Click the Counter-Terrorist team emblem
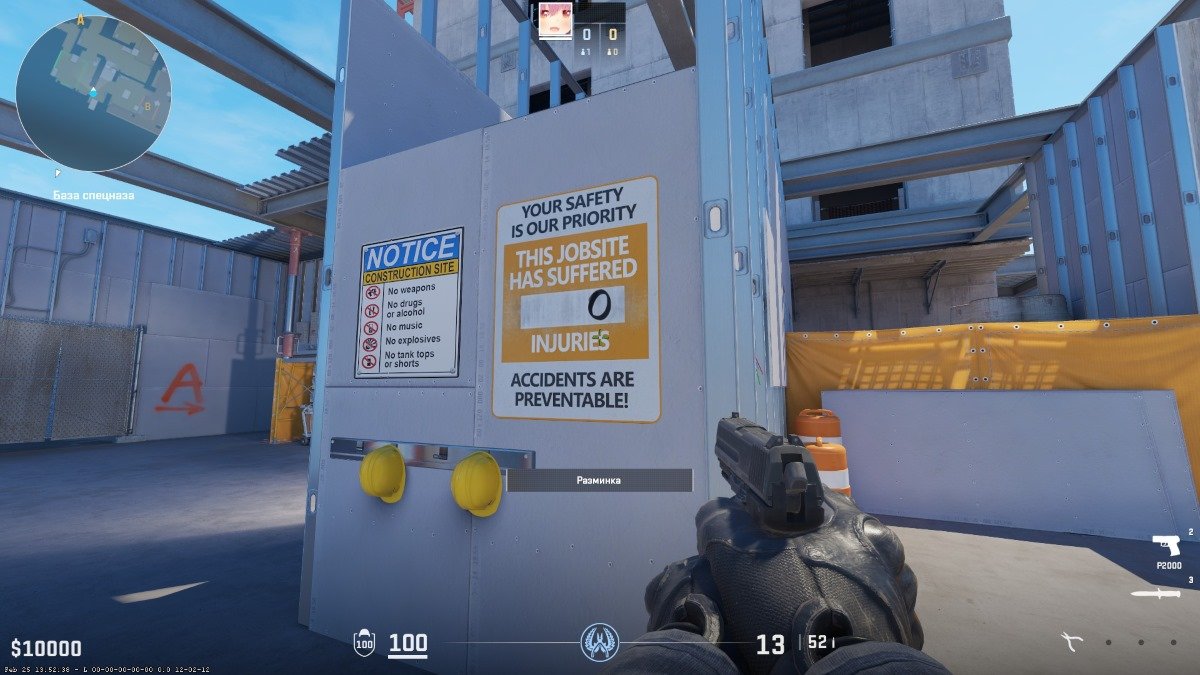 600,642
